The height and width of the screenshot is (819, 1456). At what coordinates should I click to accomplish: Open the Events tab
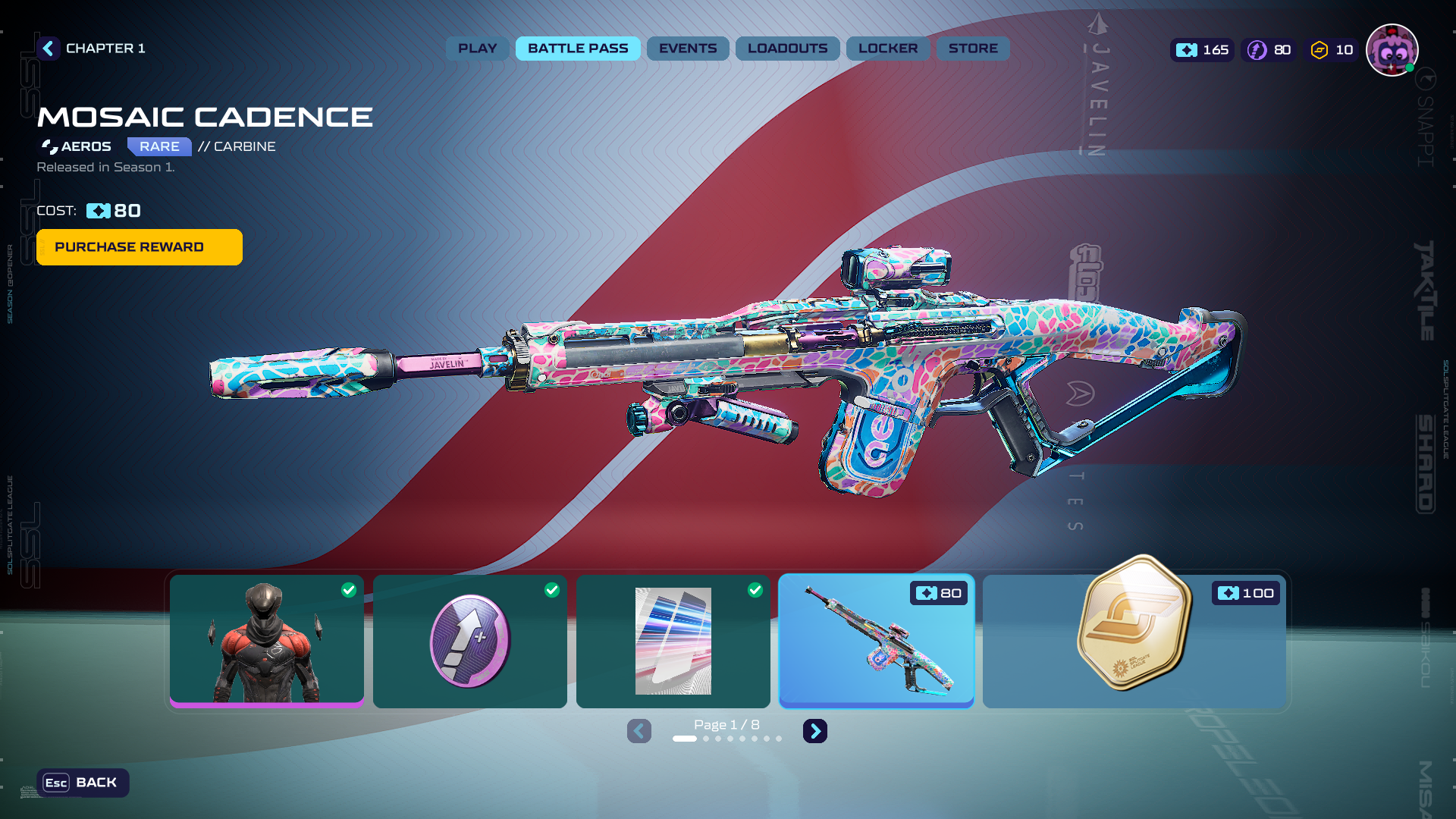(x=687, y=49)
